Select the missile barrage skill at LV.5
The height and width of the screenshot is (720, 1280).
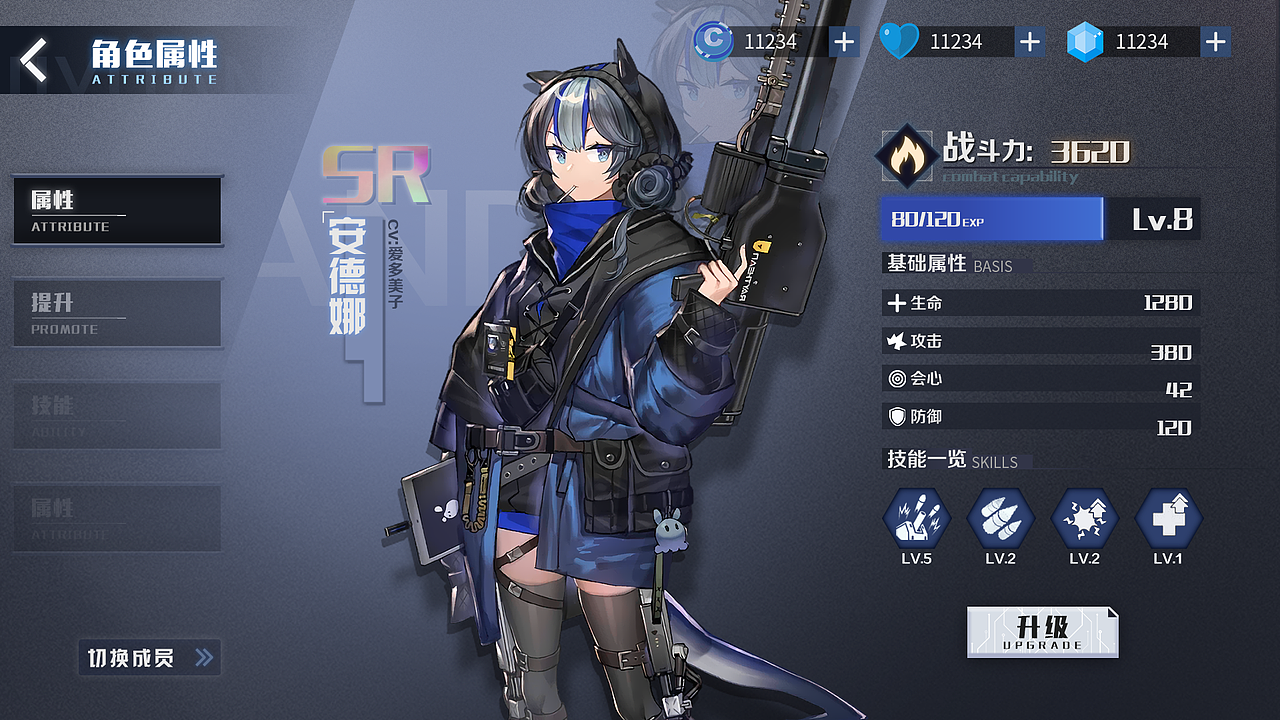click(x=916, y=520)
